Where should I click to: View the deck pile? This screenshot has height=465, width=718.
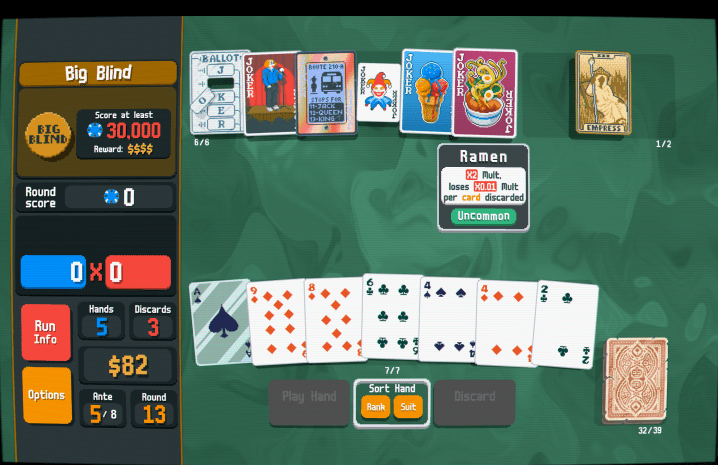[636, 380]
